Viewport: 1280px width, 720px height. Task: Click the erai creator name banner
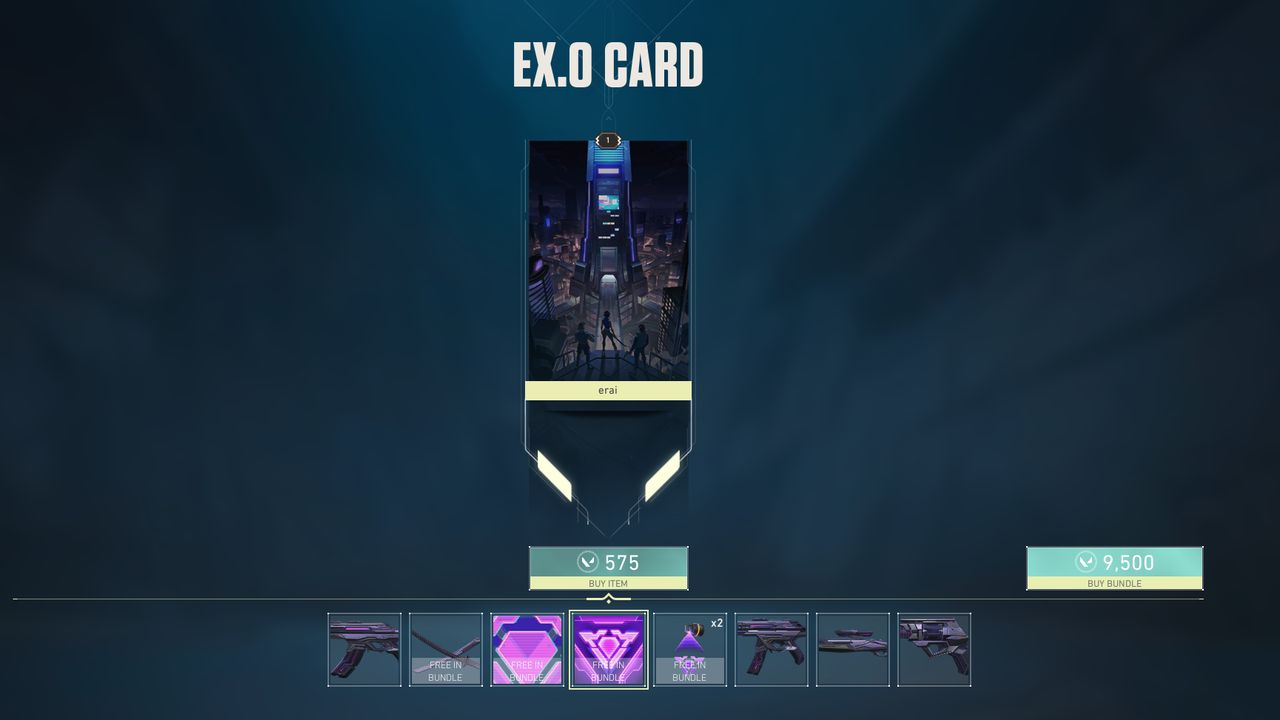coord(608,390)
